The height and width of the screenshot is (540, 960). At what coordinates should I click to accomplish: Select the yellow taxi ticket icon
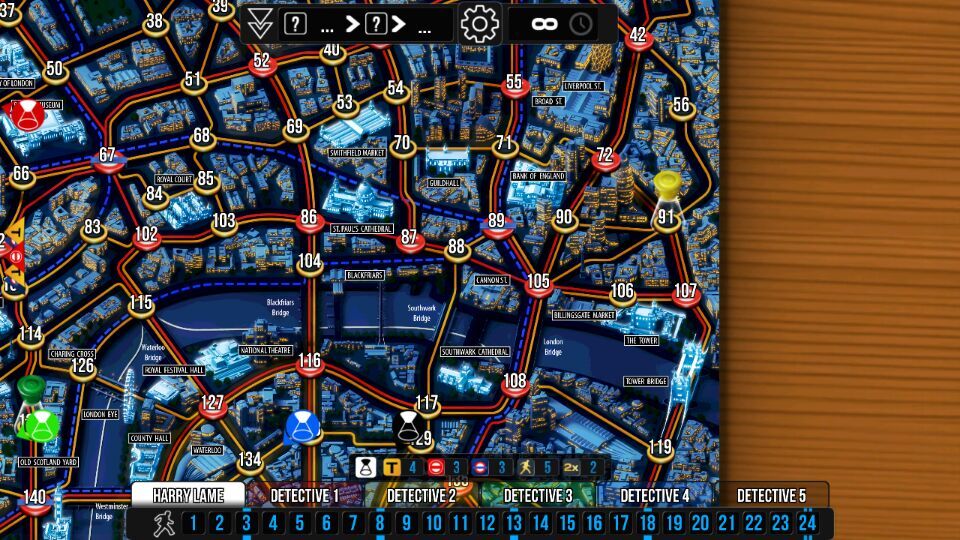click(x=392, y=467)
